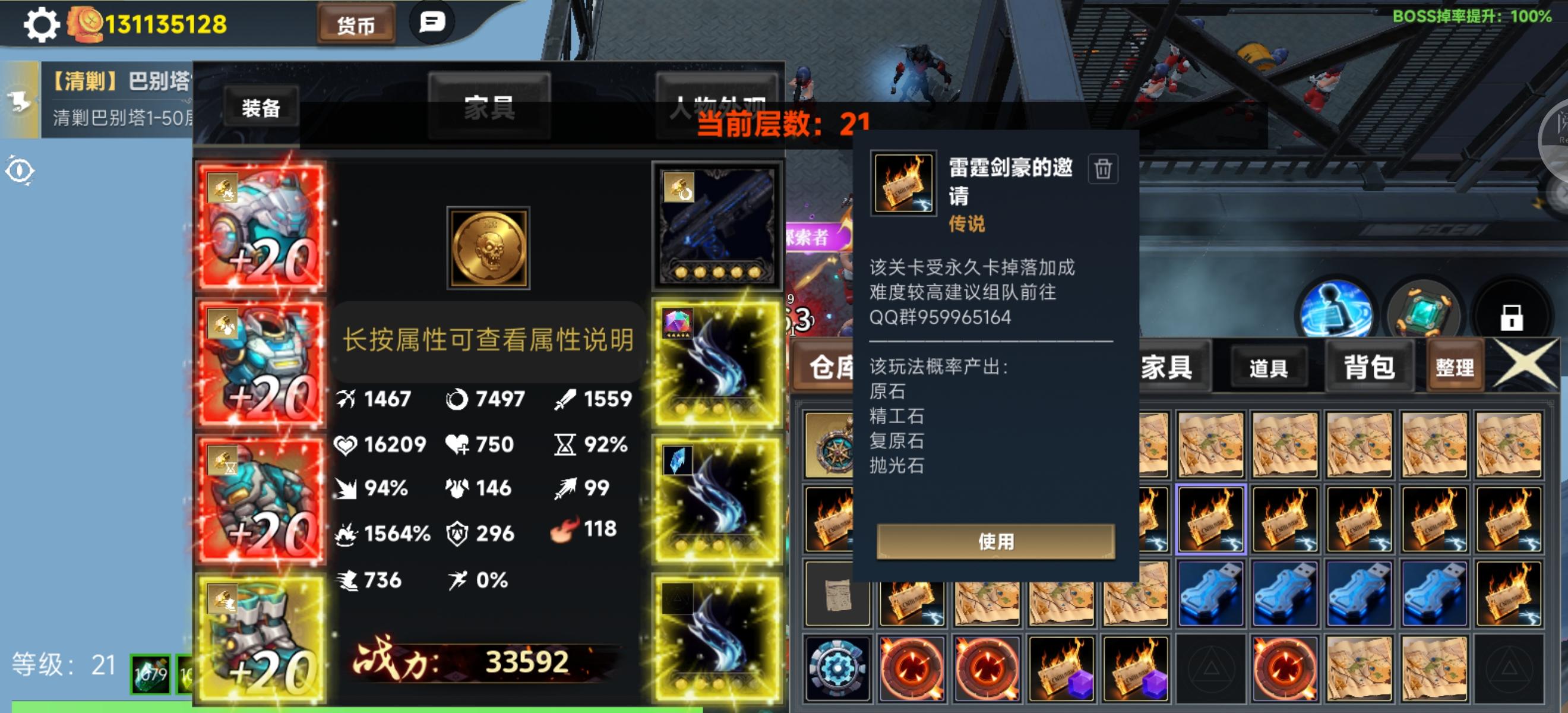This screenshot has width=1568, height=713.
Task: Switch to the 道具 tab
Action: coord(1270,367)
